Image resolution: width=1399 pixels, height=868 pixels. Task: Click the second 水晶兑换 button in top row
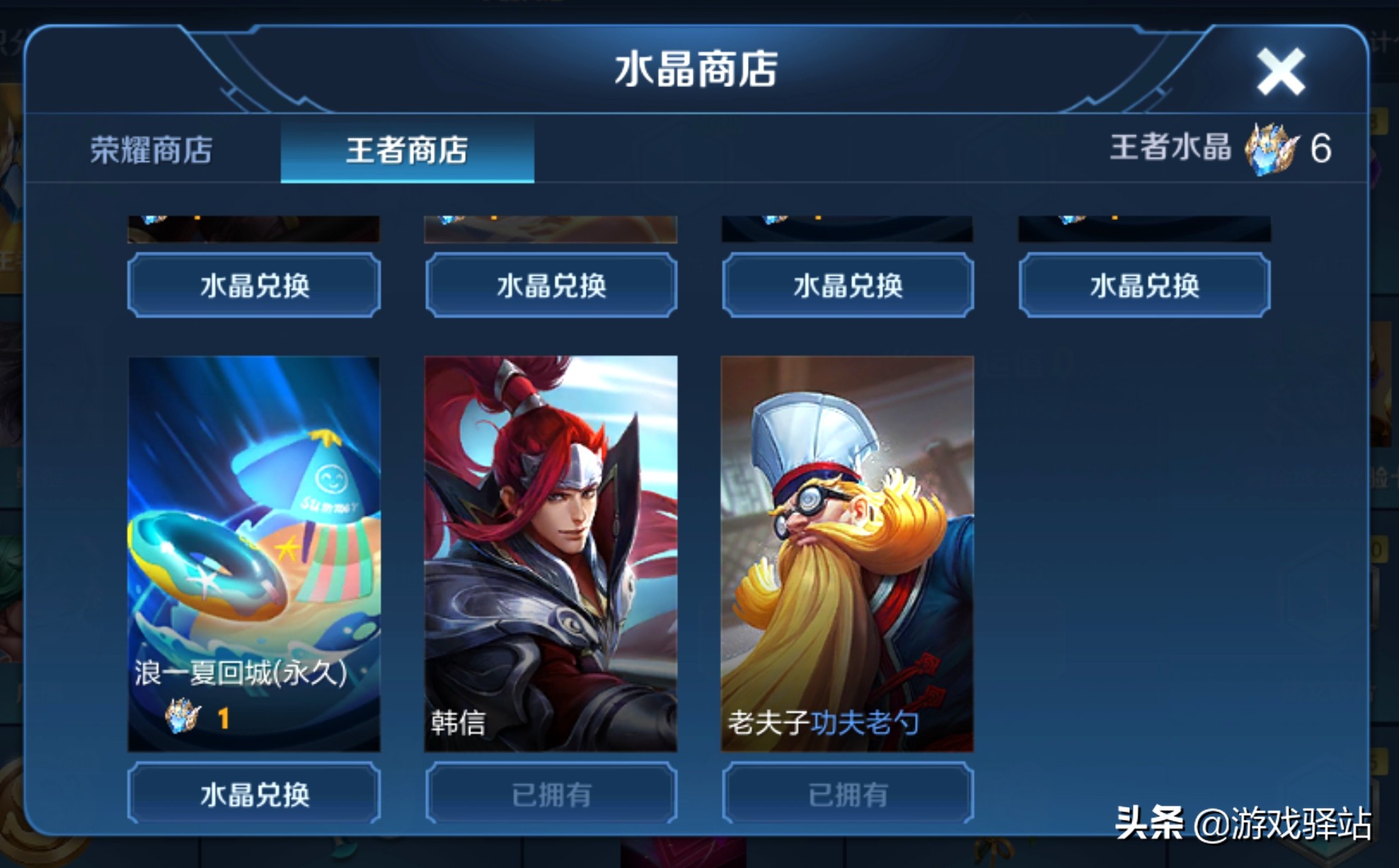pyautogui.click(x=551, y=287)
